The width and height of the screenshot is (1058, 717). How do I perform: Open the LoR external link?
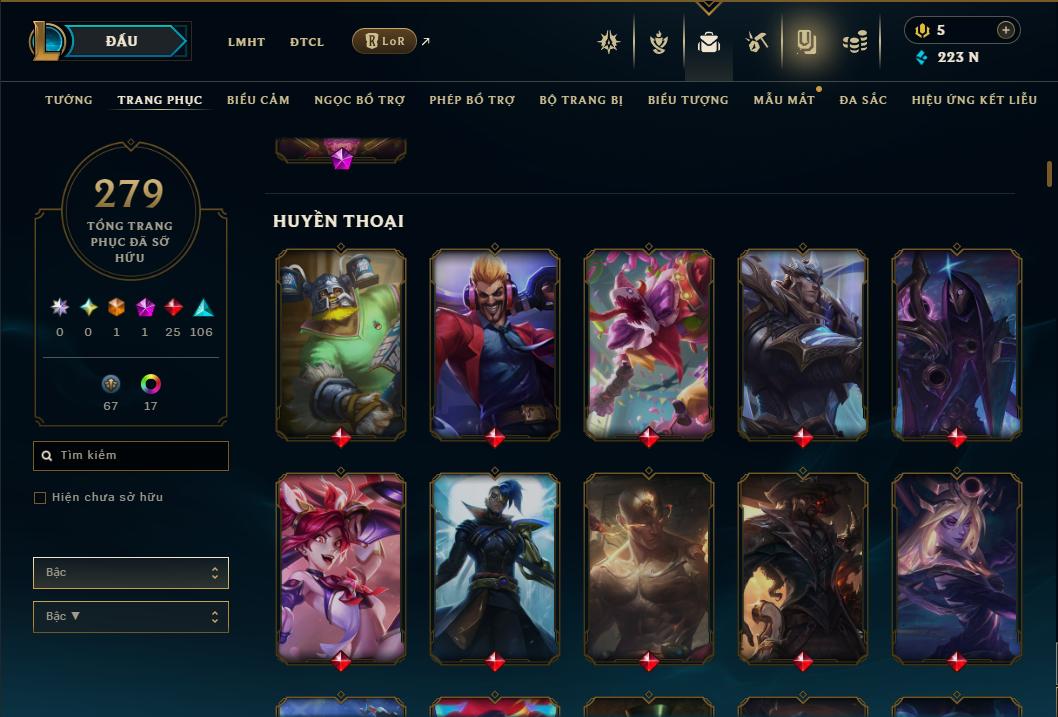[x=385, y=41]
